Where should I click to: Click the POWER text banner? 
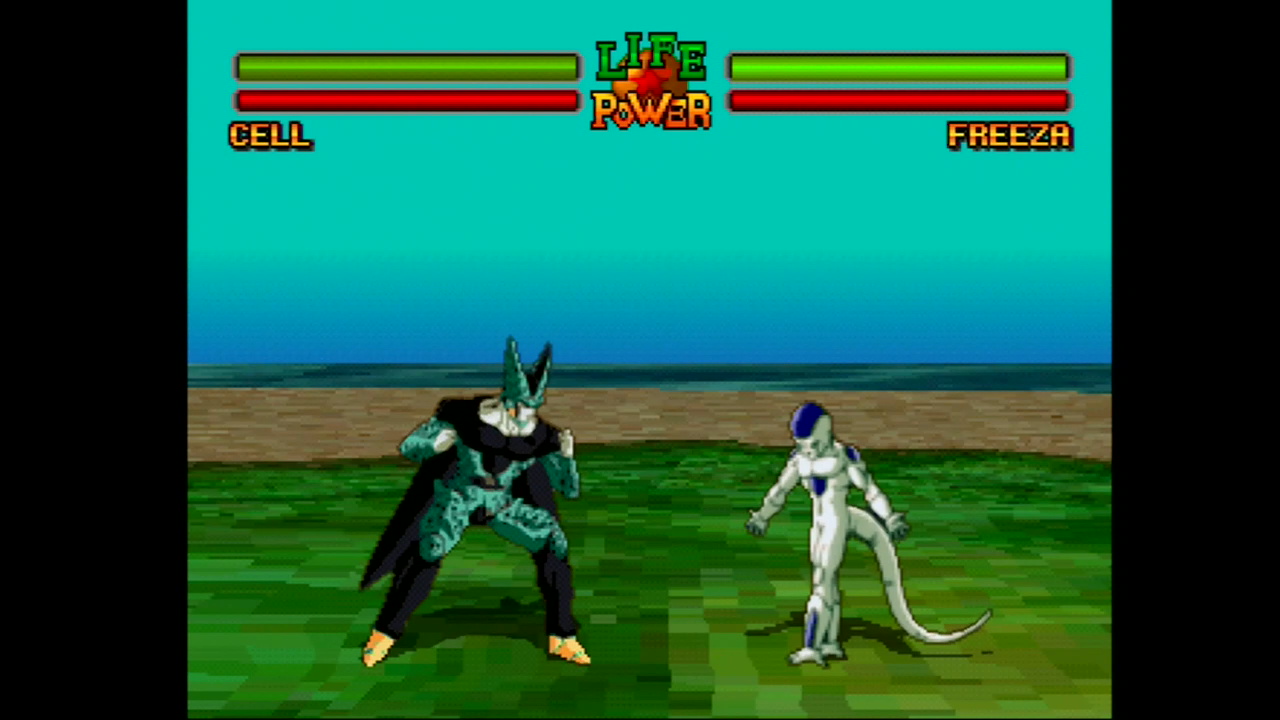pos(650,112)
